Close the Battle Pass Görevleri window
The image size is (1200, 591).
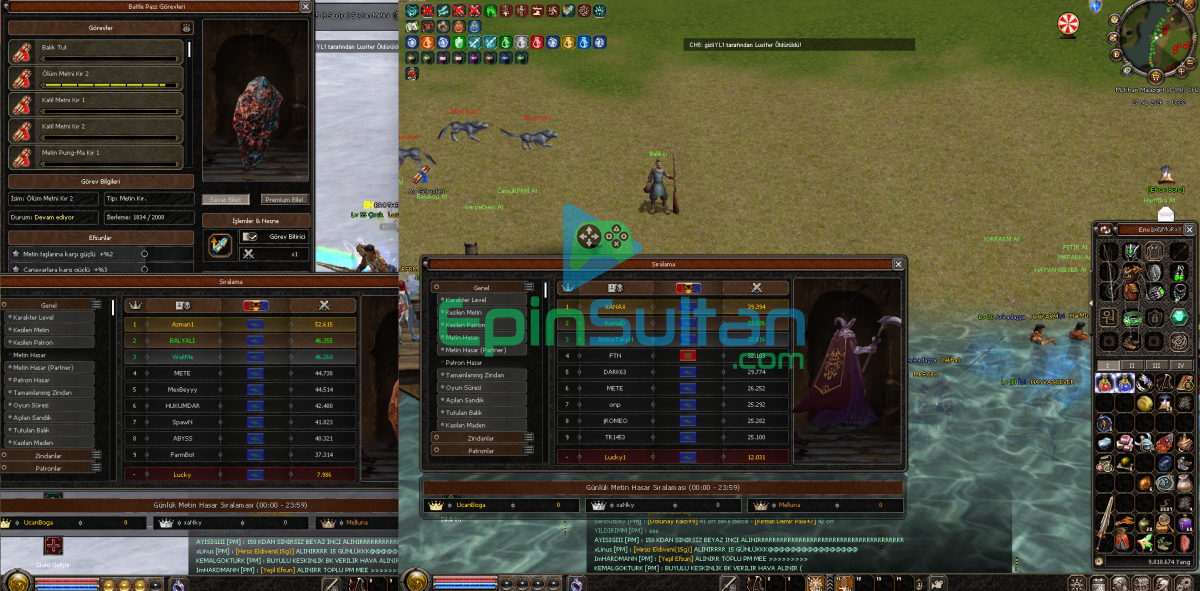(x=306, y=7)
